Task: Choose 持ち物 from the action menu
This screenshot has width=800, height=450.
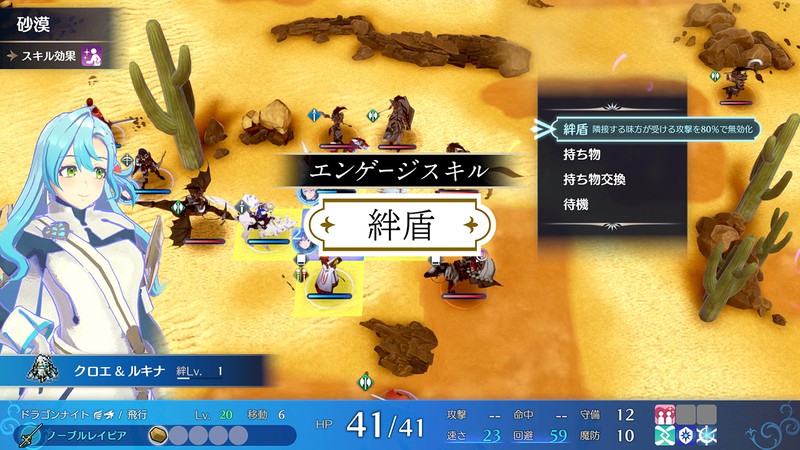Action: pos(581,155)
